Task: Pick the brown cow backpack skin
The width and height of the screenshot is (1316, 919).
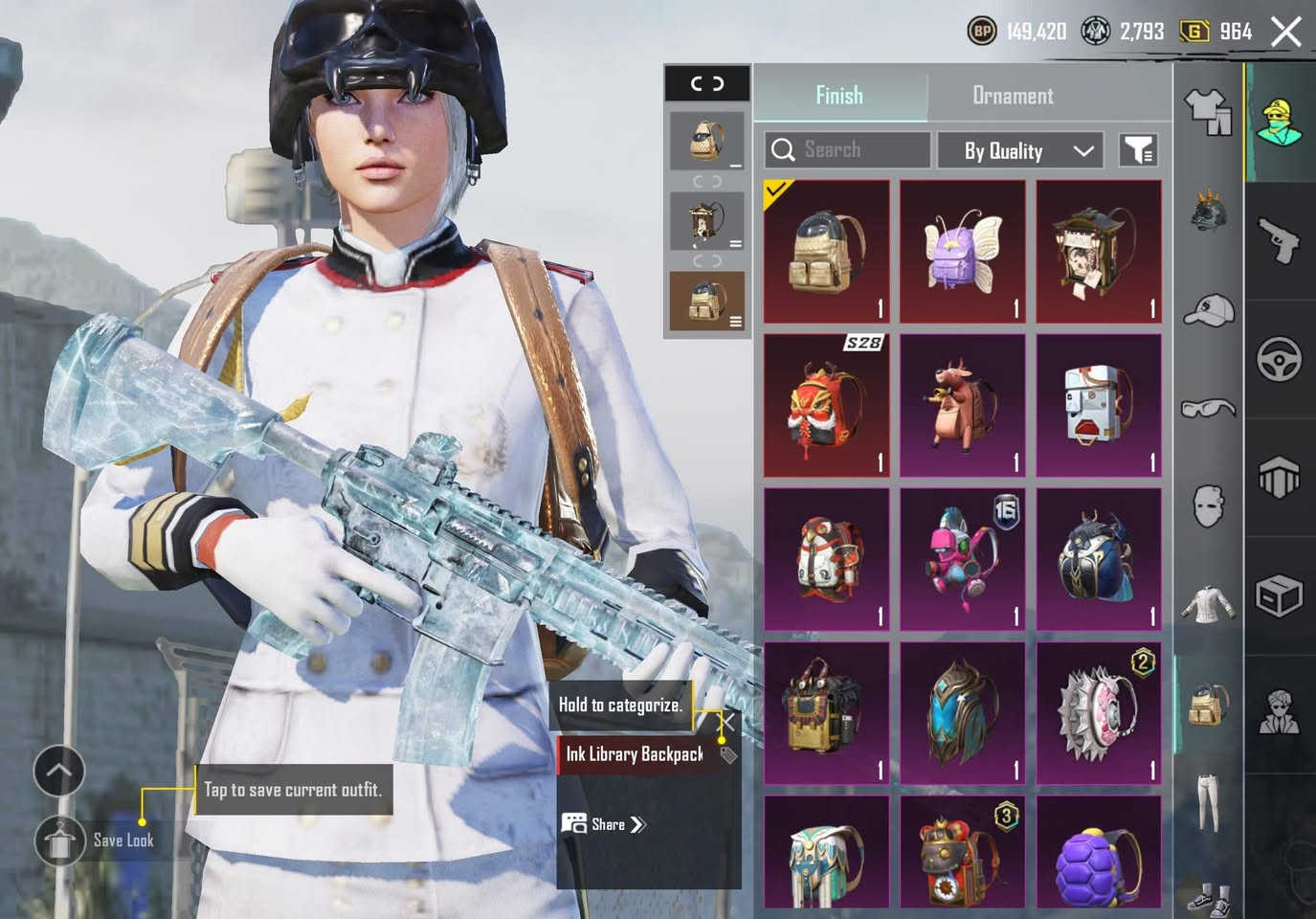Action: (963, 406)
